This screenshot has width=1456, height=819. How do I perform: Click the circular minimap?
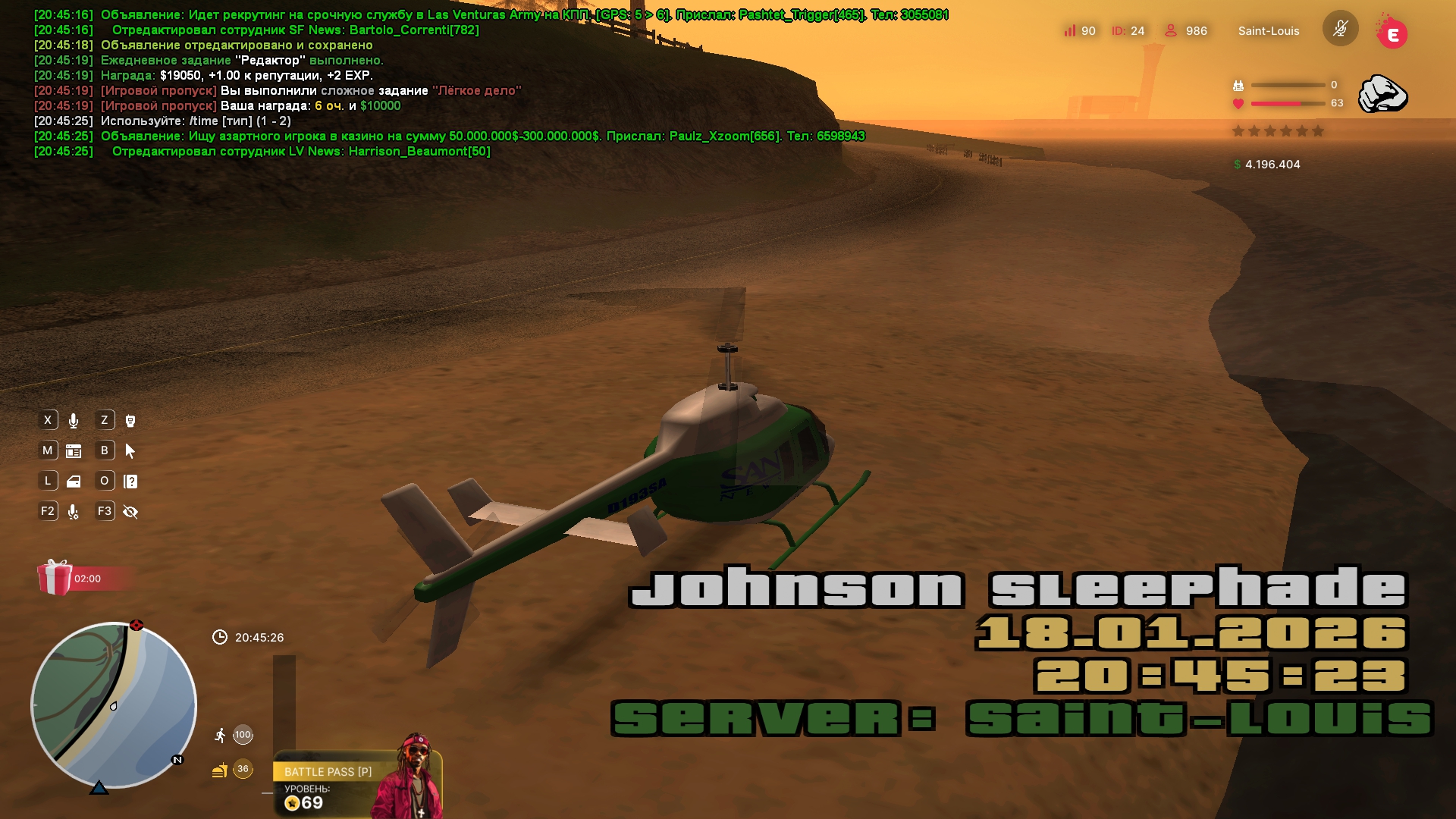[114, 705]
